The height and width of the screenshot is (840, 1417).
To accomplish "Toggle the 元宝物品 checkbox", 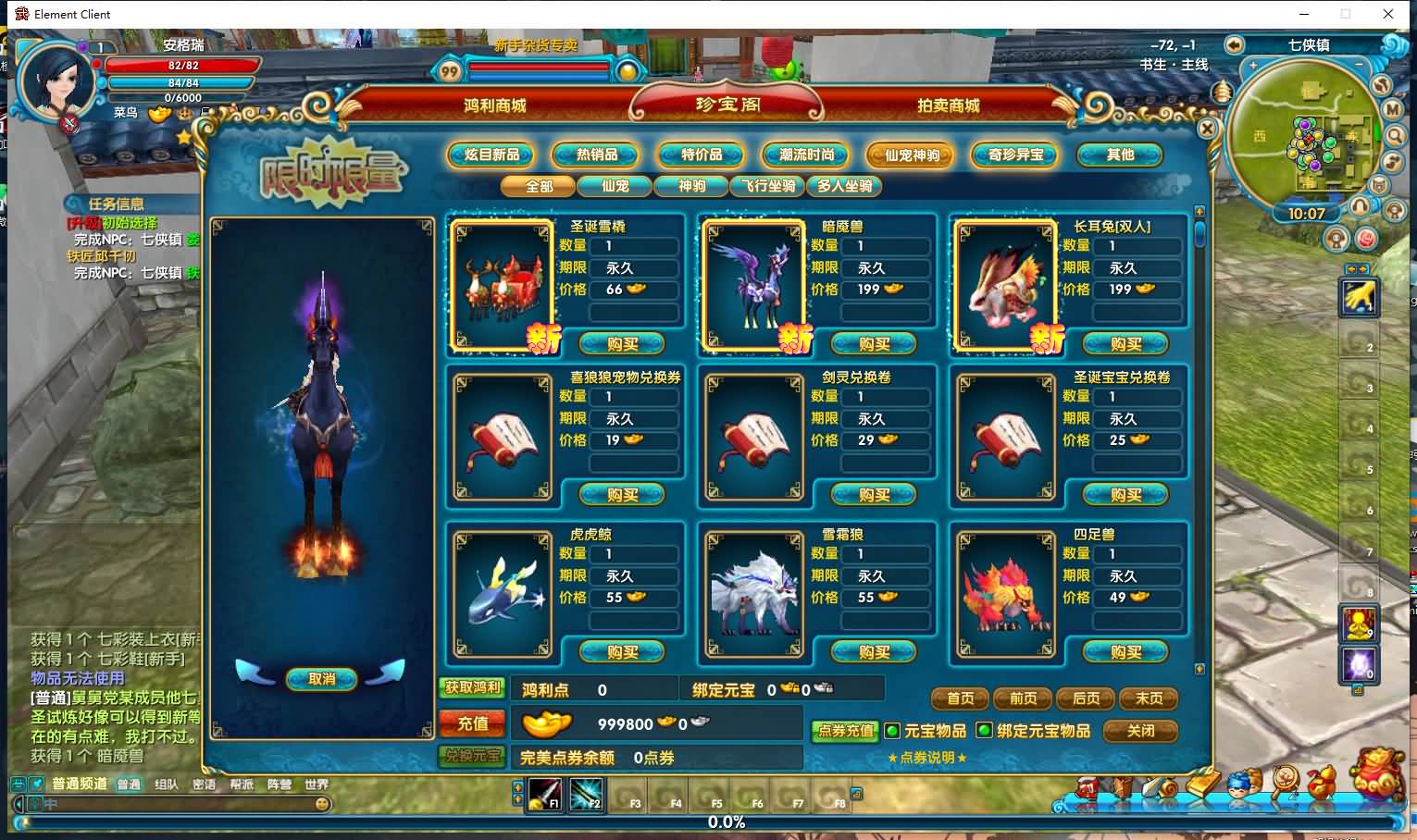I will [891, 731].
